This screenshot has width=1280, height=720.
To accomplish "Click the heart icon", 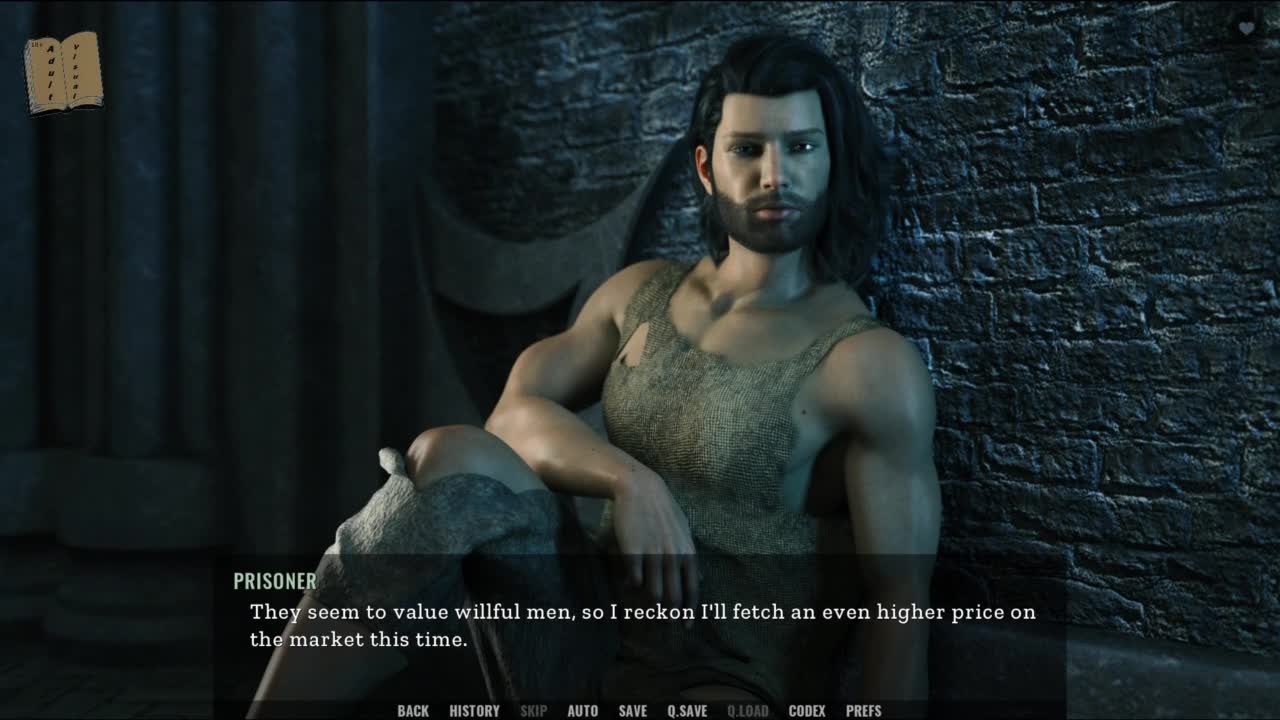I will click(1246, 28).
